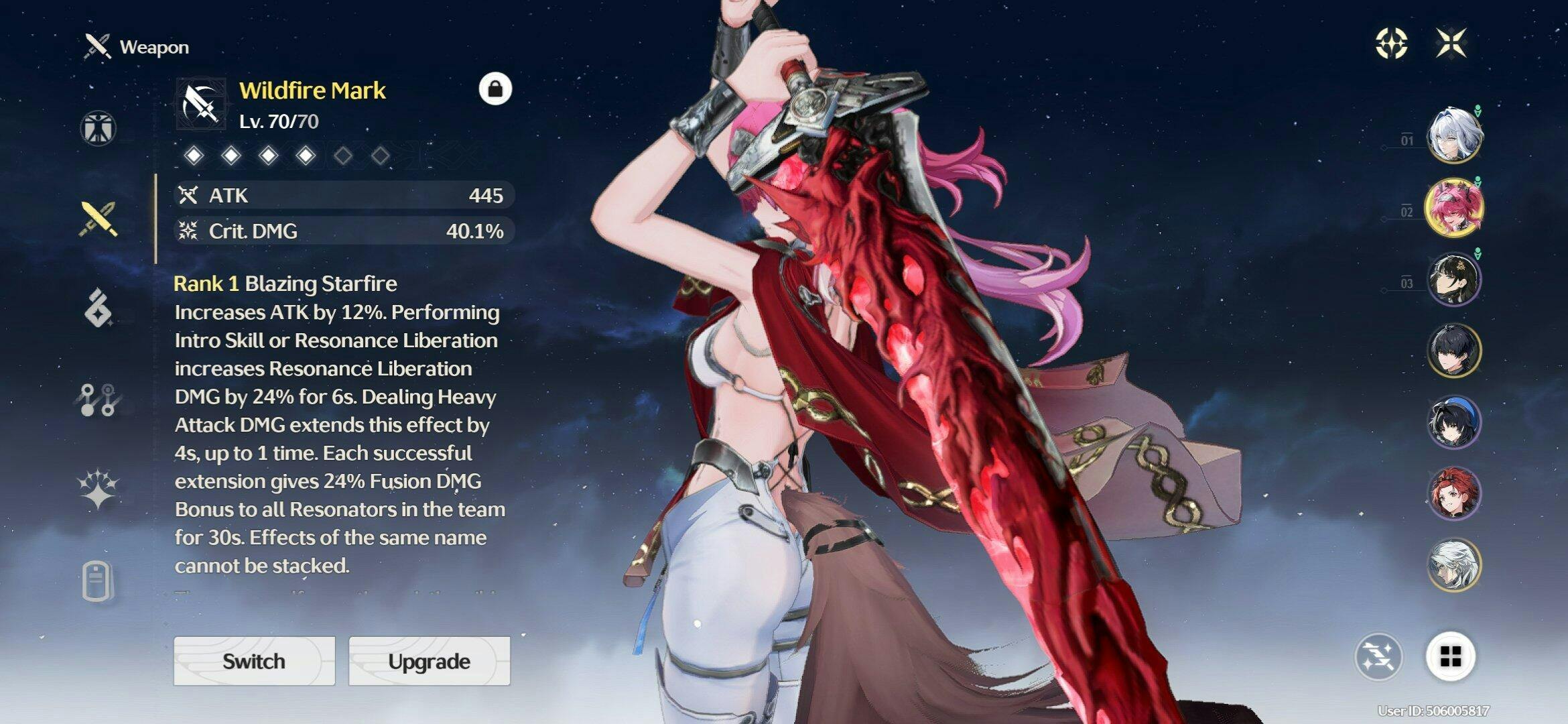The image size is (1568, 724).
Task: Click the circular crosshair icon near the close button
Action: click(1391, 44)
